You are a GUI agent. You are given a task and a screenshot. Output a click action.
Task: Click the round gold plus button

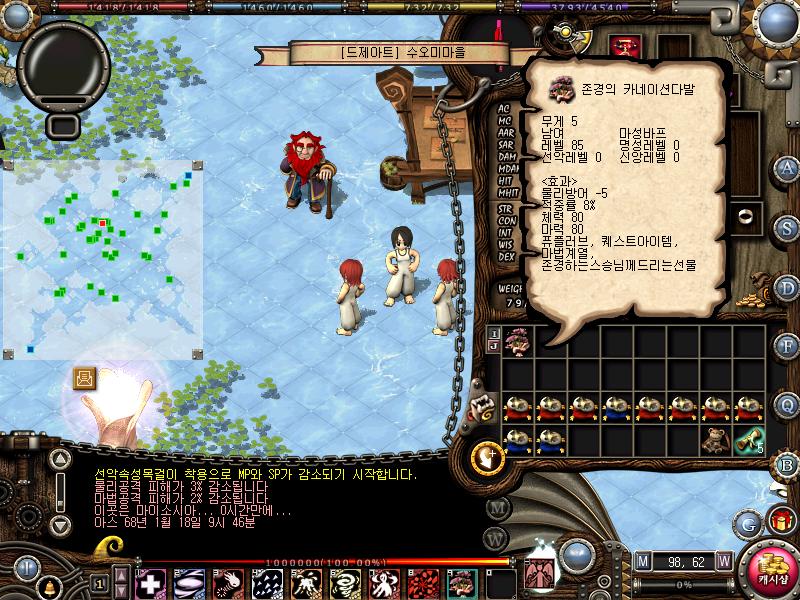tap(487, 456)
